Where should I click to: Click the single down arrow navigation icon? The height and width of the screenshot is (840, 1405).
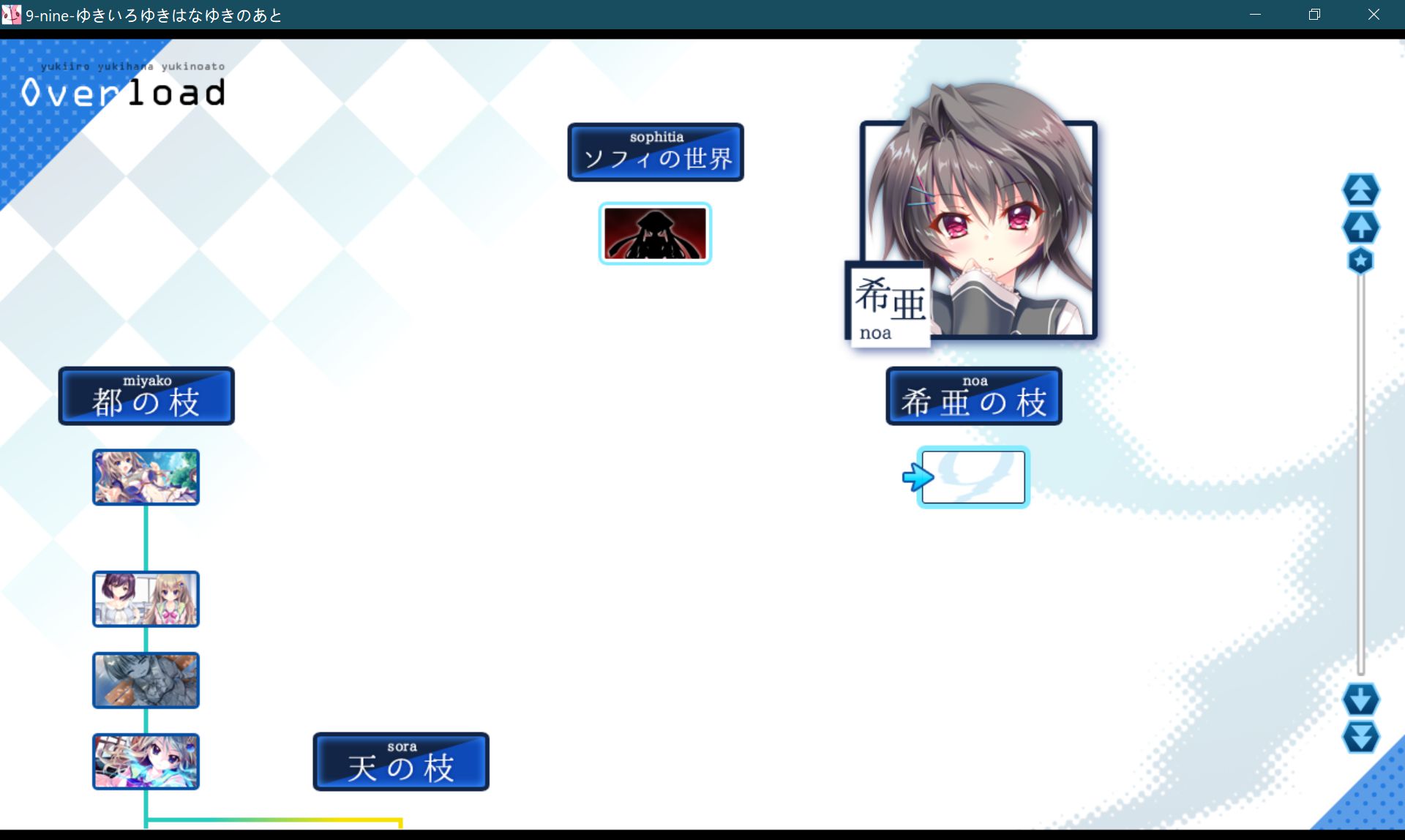coord(1359,699)
